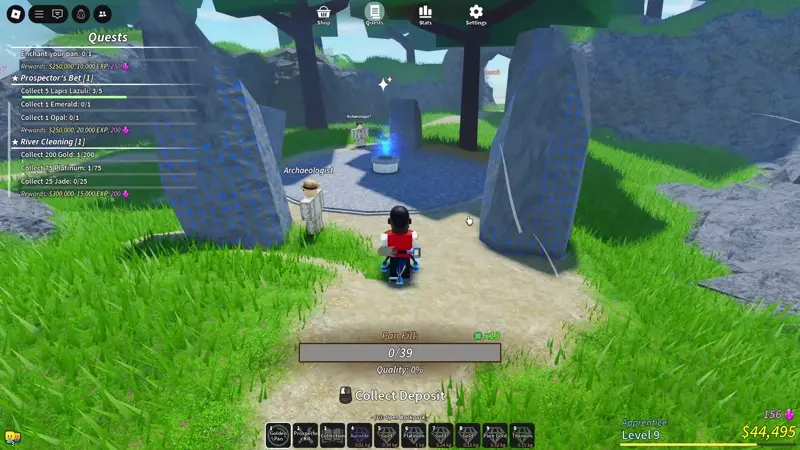Image resolution: width=800 pixels, height=450 pixels.
Task: Open the Roblox logo menu
Action: tap(13, 14)
